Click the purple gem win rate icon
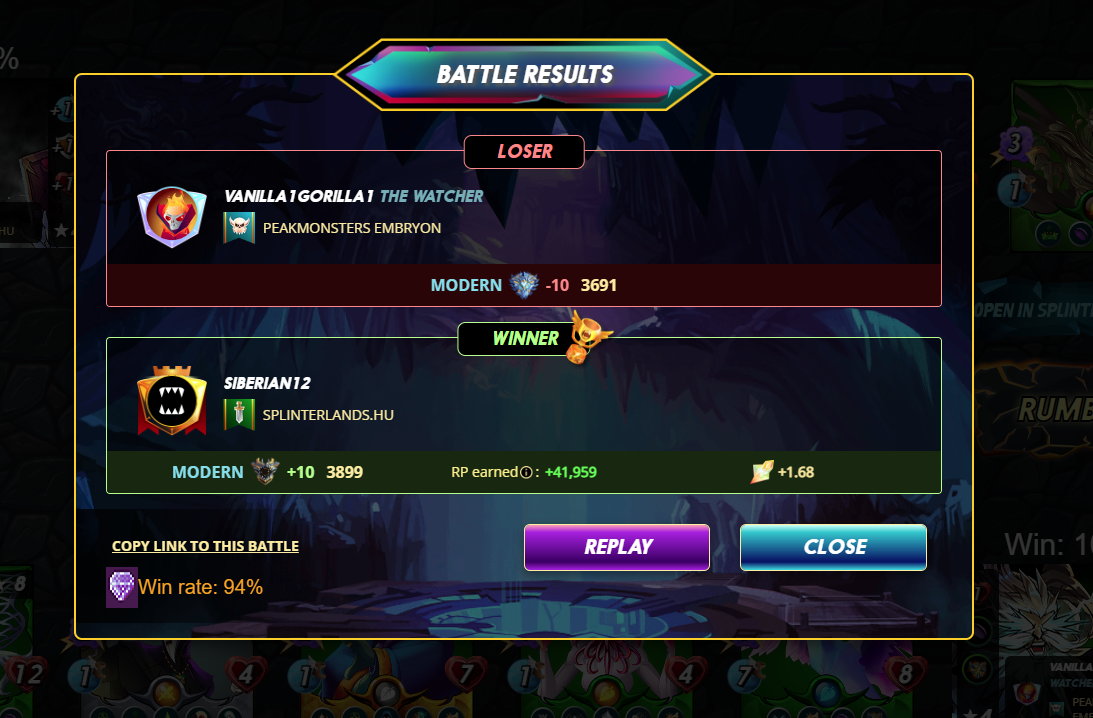Screen dimensions: 1093x718 [121, 587]
